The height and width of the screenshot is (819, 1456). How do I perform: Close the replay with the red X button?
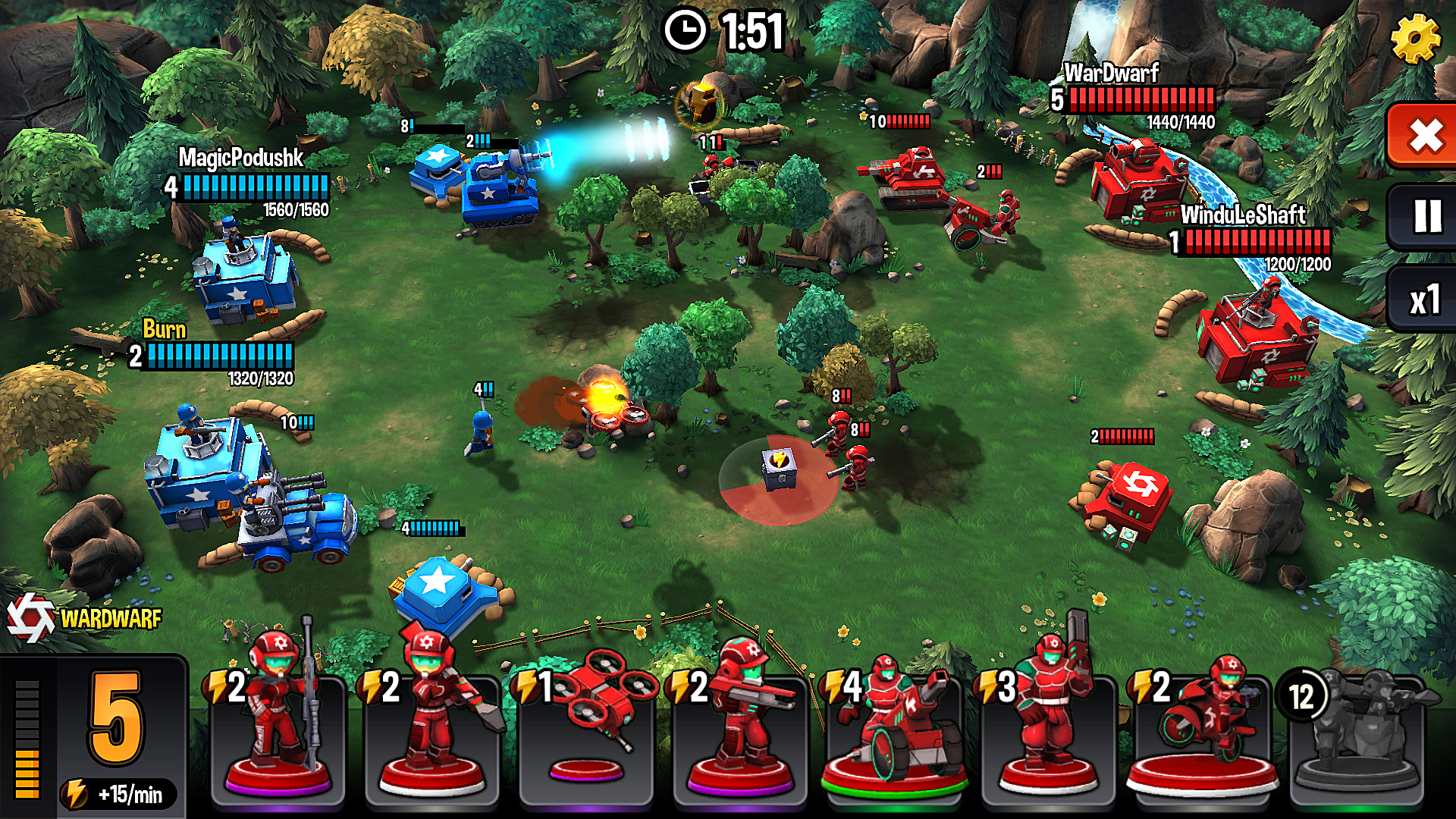pos(1424,136)
